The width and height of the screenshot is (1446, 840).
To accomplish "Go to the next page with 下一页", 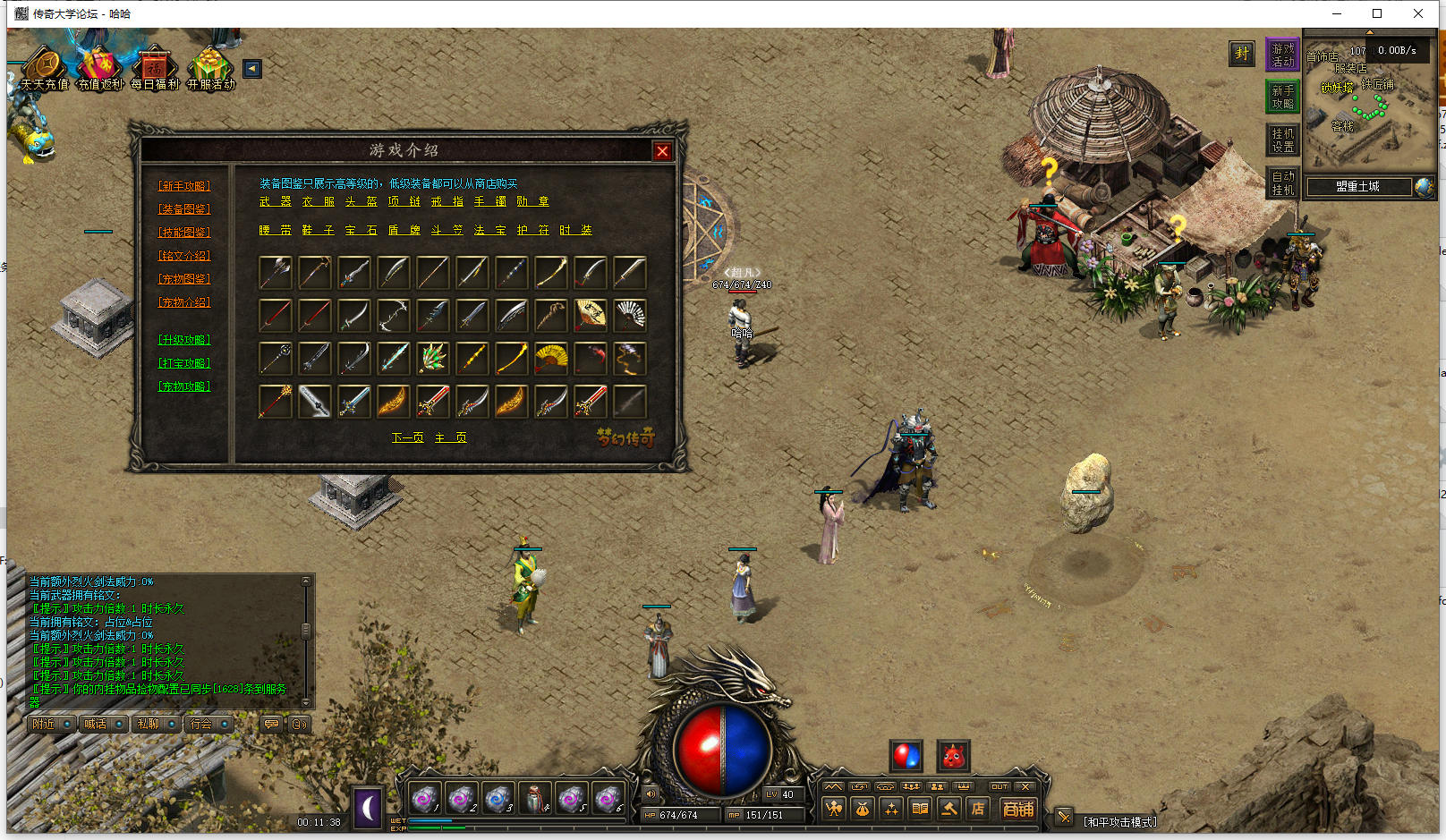I will tap(408, 437).
